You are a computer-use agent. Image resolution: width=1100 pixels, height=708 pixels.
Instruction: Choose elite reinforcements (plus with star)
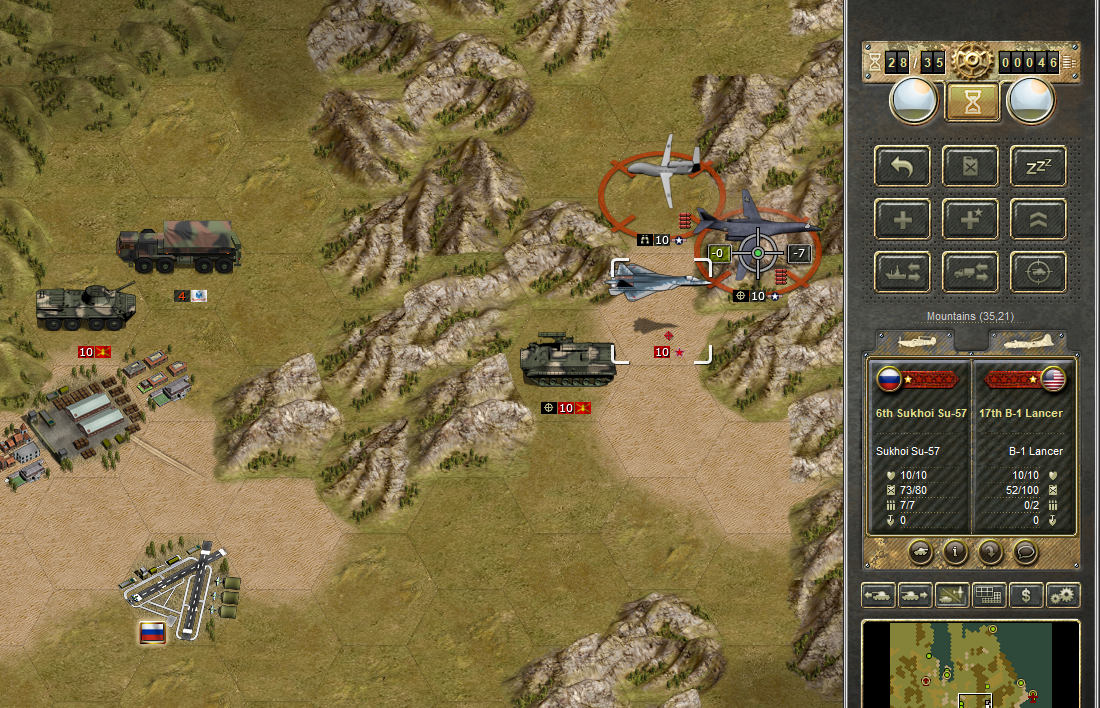[970, 219]
